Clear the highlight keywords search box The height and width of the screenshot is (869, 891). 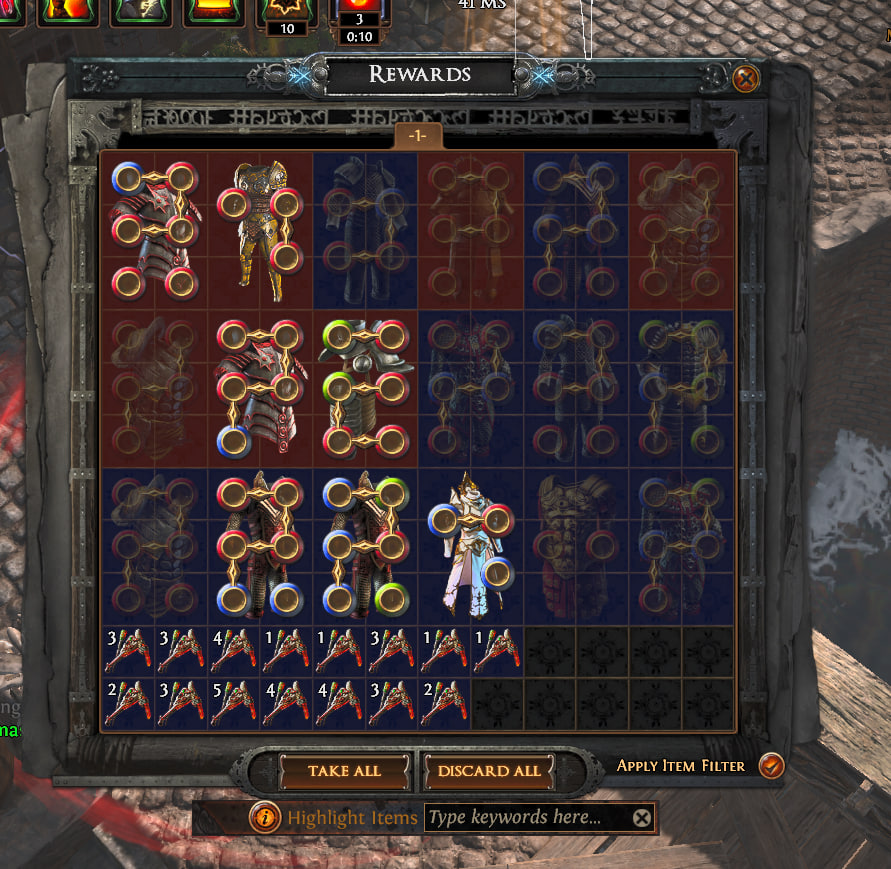tap(642, 818)
